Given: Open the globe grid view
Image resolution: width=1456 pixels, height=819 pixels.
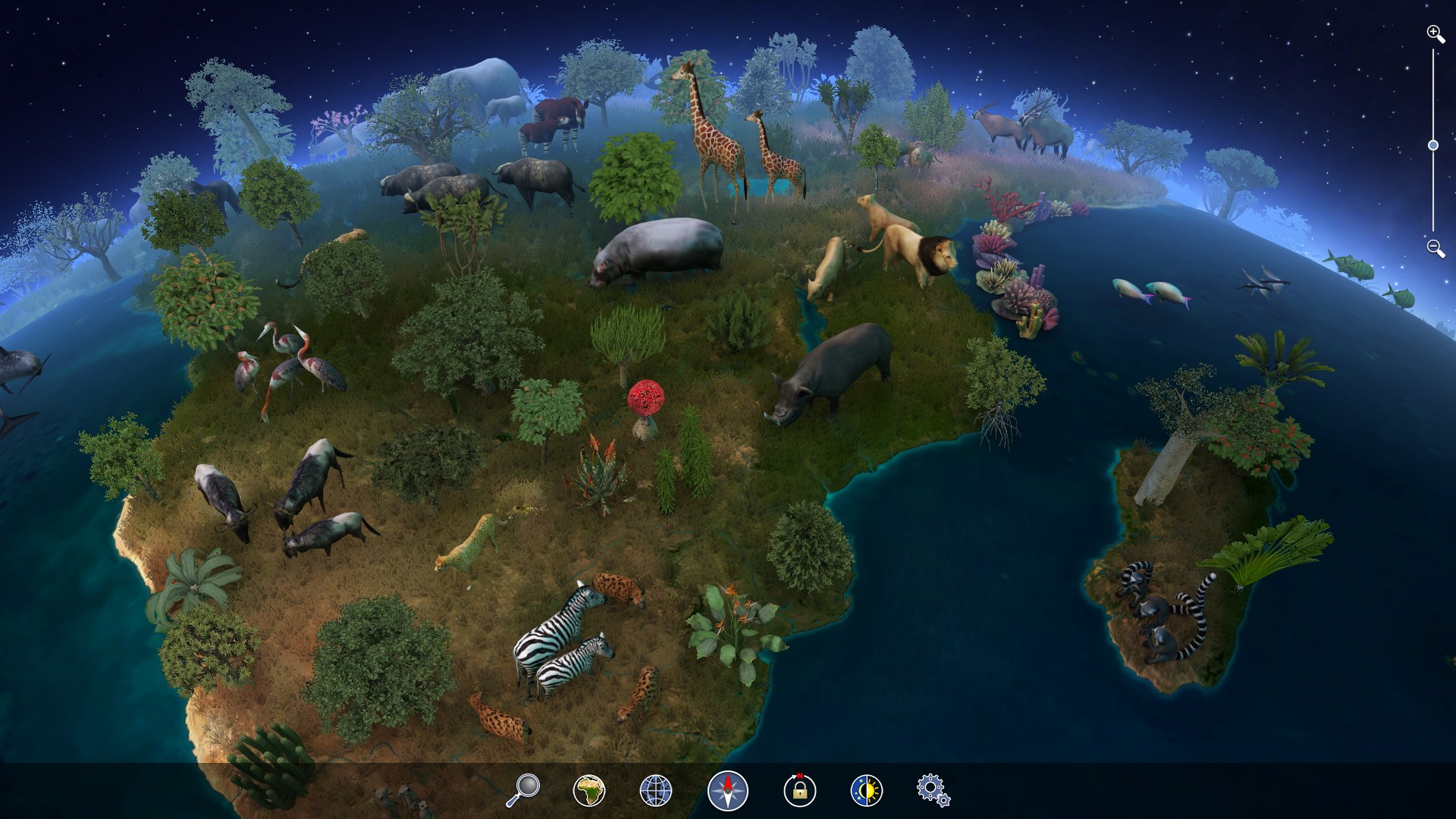Looking at the screenshot, I should 657,790.
